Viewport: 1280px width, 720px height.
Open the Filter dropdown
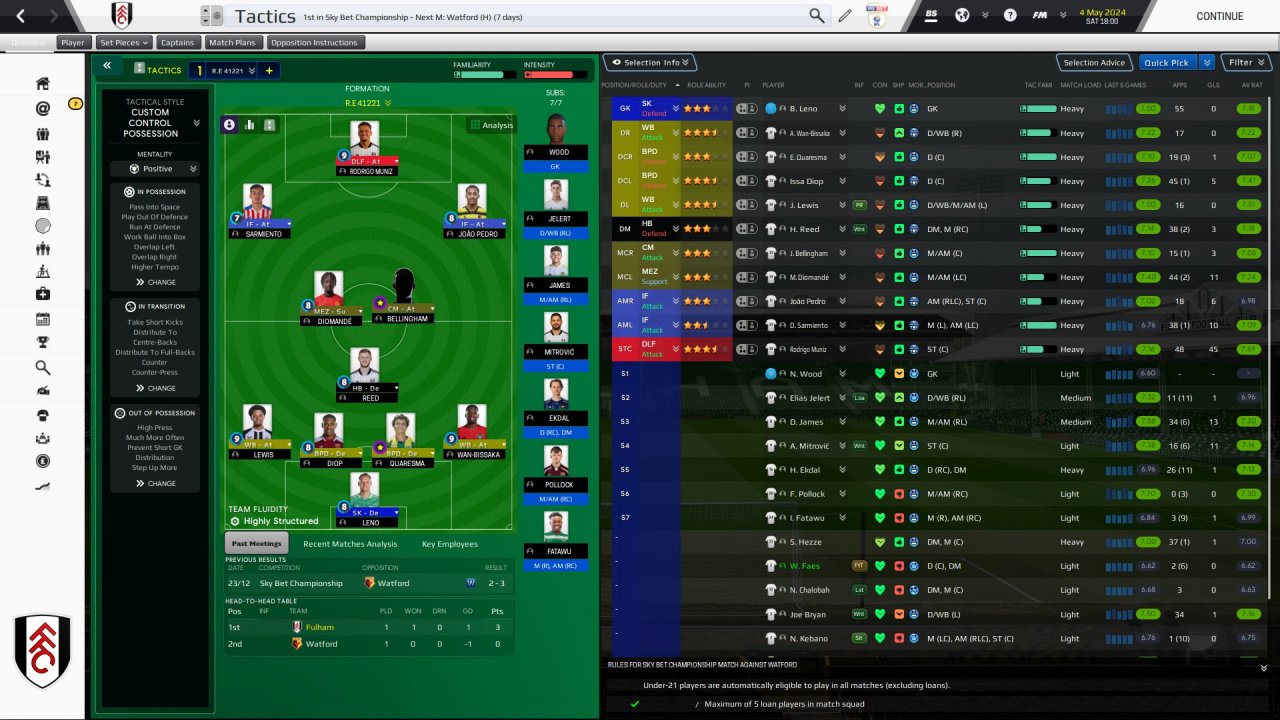[x=1245, y=63]
